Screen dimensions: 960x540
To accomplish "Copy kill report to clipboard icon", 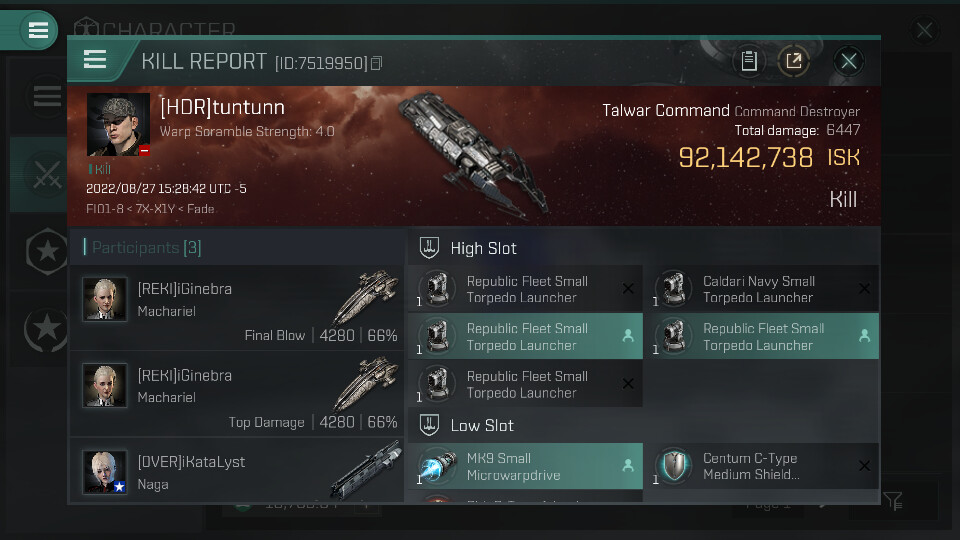I will [749, 61].
